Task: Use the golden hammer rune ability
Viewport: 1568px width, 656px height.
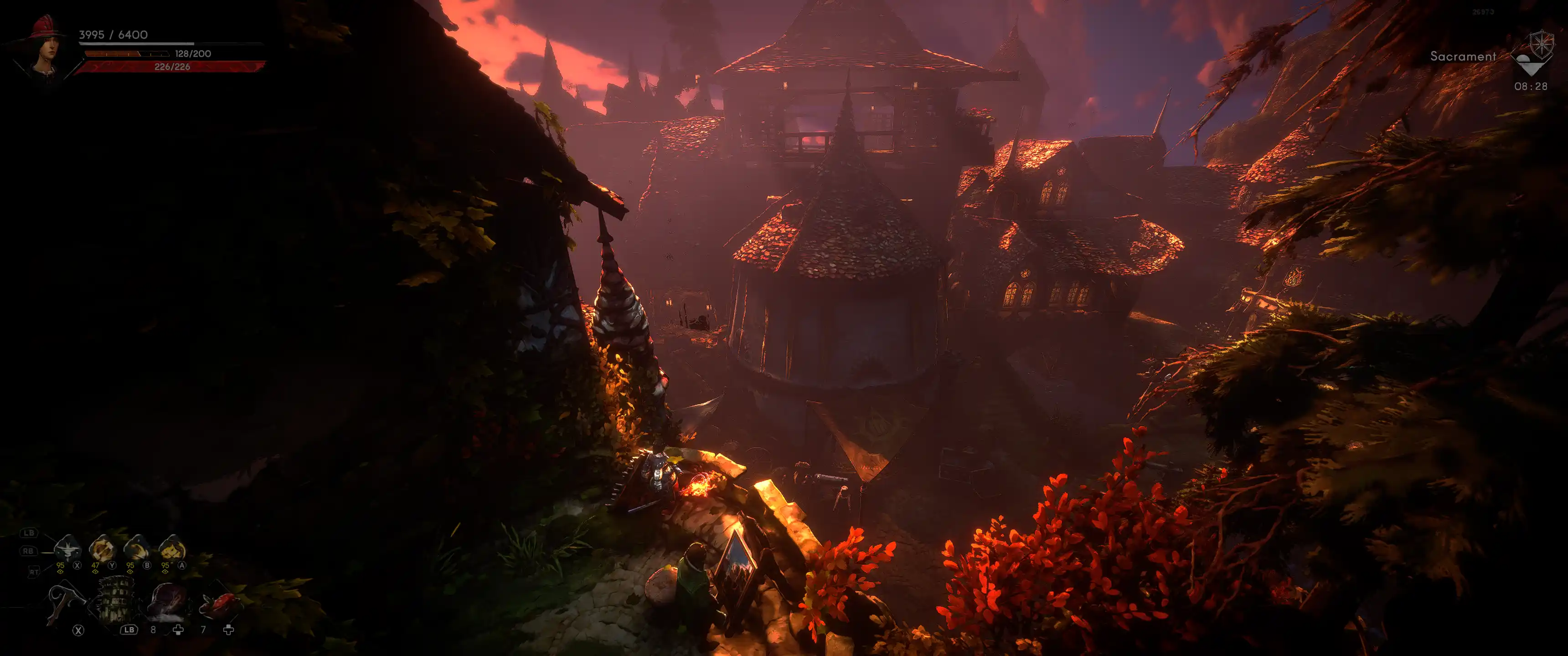Action: tap(102, 549)
